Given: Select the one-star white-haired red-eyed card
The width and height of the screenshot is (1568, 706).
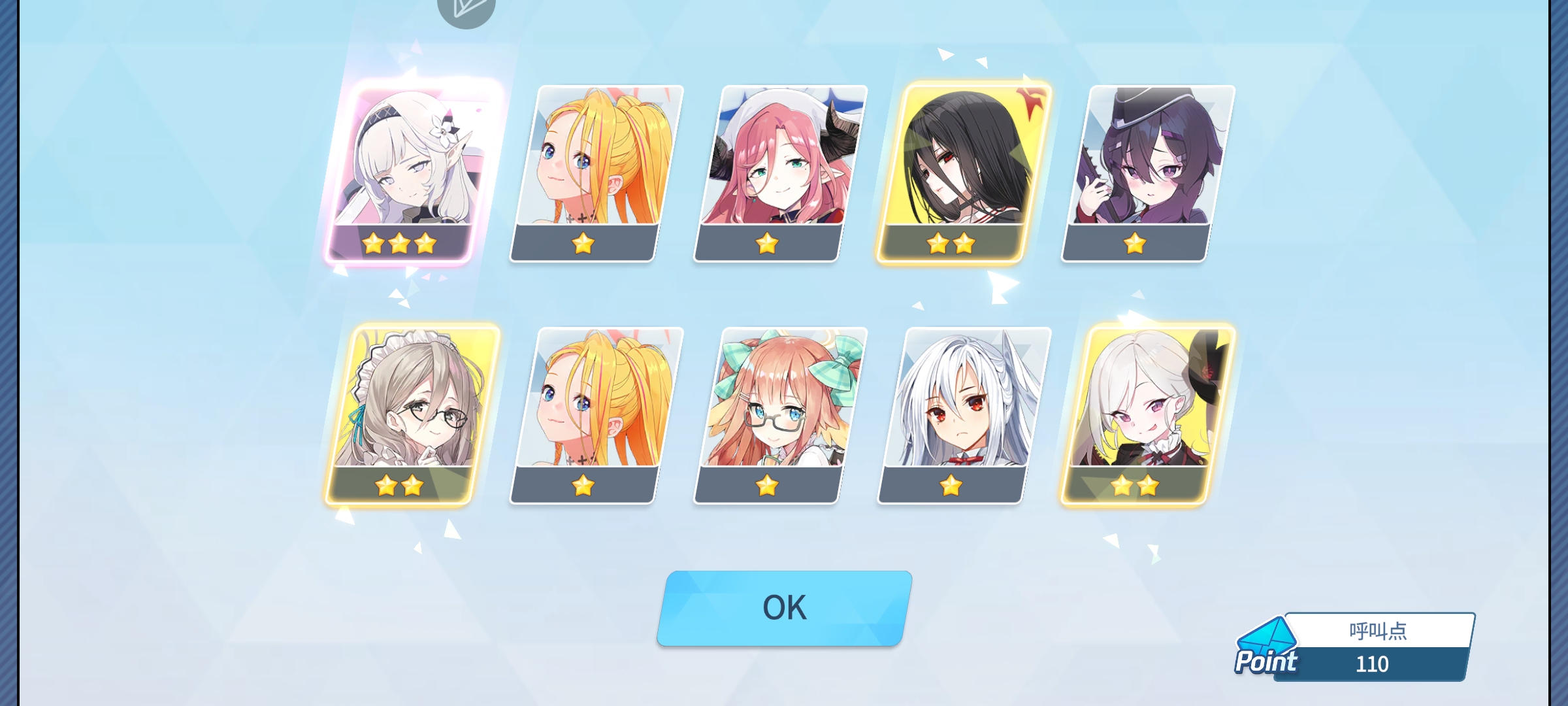Looking at the screenshot, I should pyautogui.click(x=964, y=415).
